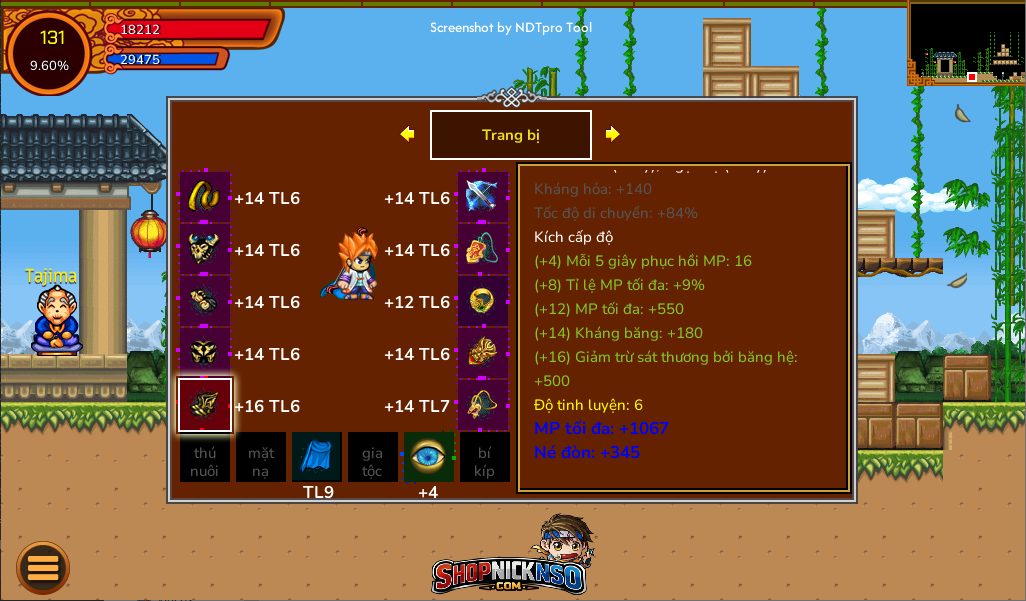The image size is (1026, 601).
Task: Select the golden headband equipment slot
Action: pos(205,197)
